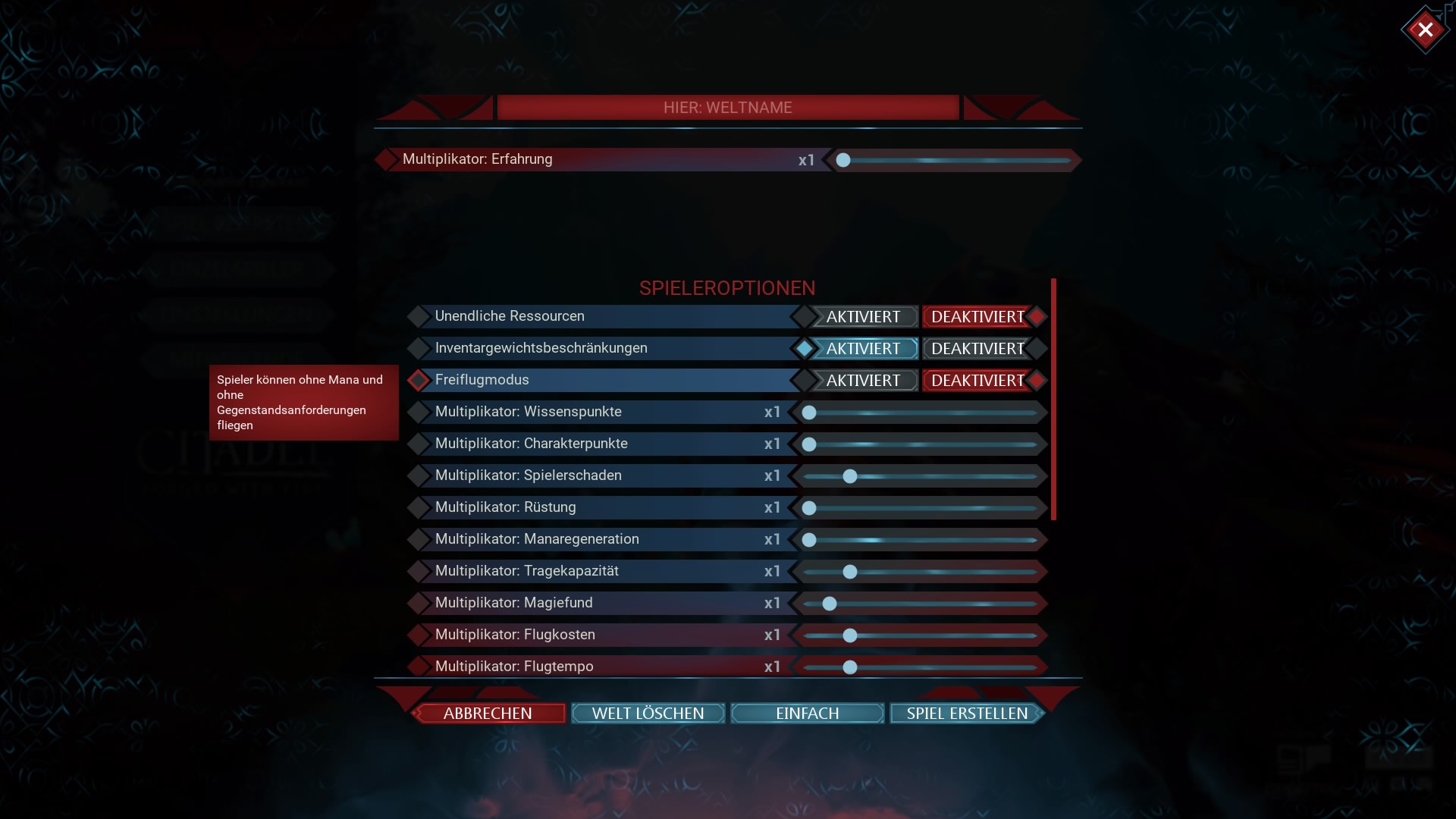Change the Manaregeneration multiplier slider
Image resolution: width=1456 pixels, height=819 pixels.
tap(809, 540)
